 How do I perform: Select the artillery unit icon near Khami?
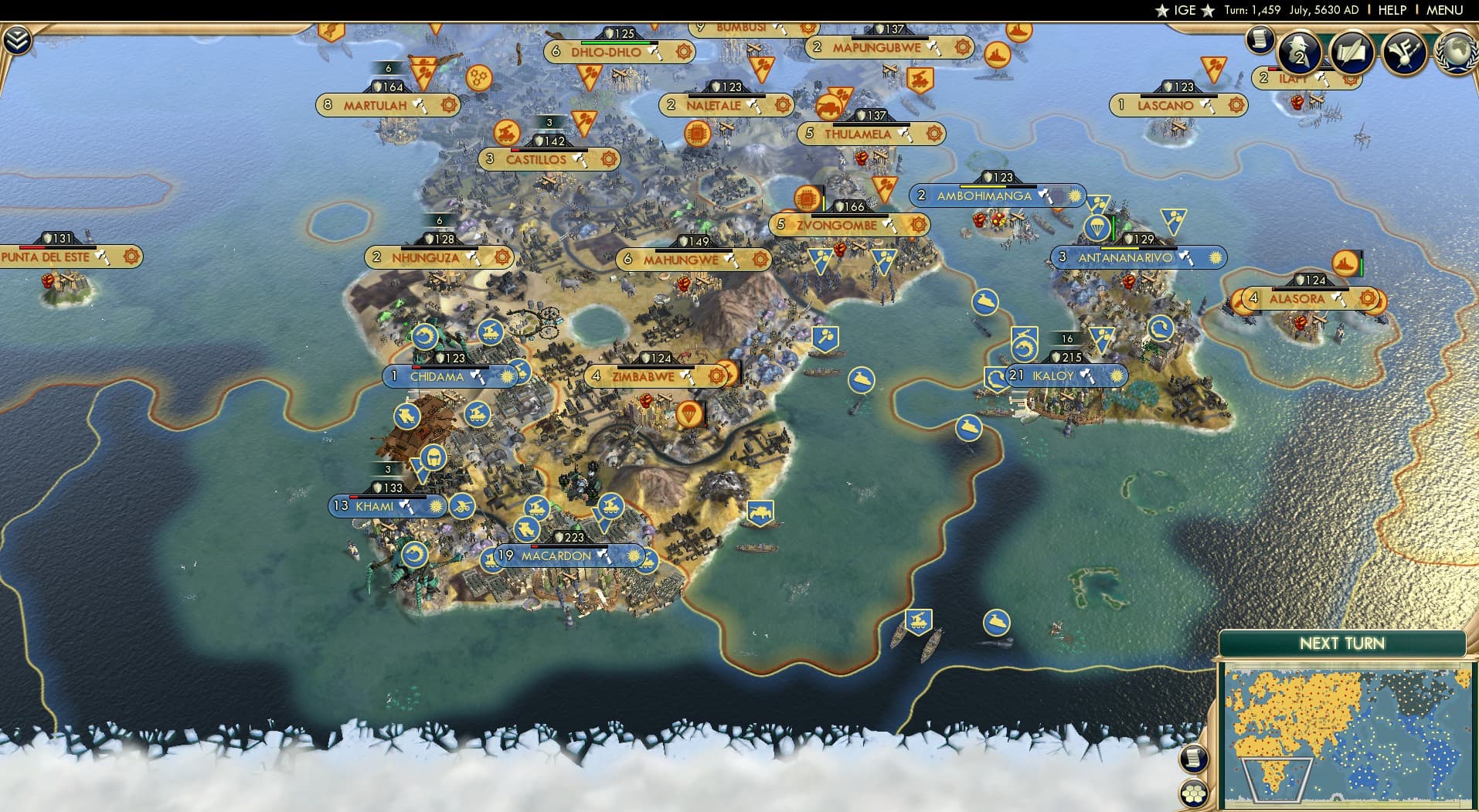[464, 506]
